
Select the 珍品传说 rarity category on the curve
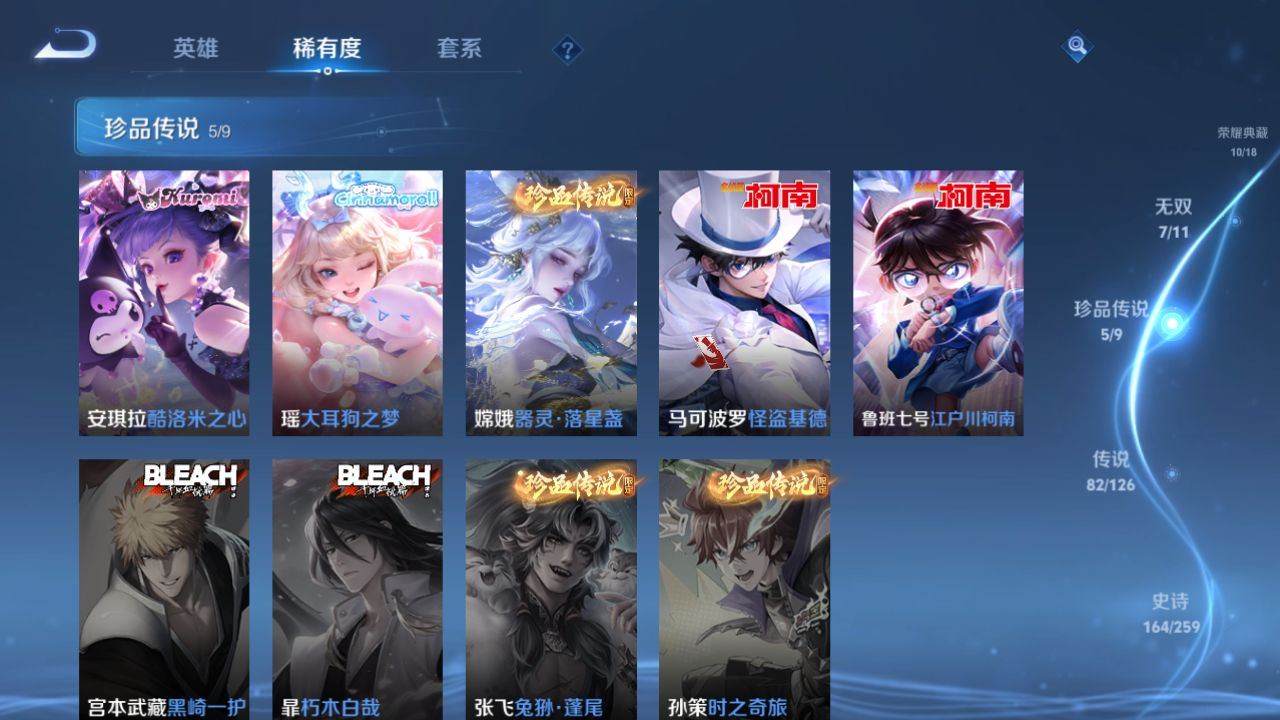[x=1112, y=319]
